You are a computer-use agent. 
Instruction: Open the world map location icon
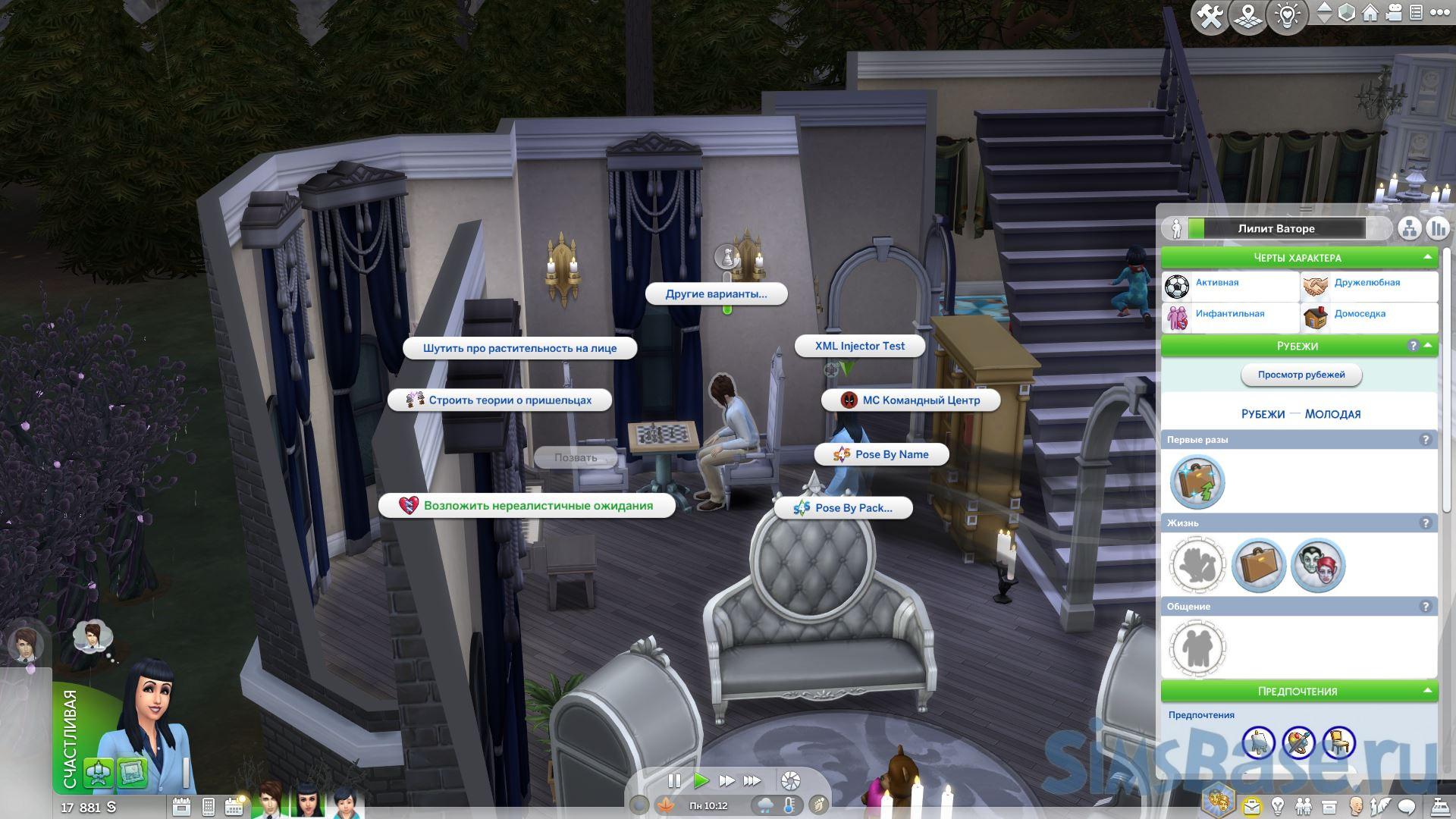[1247, 16]
